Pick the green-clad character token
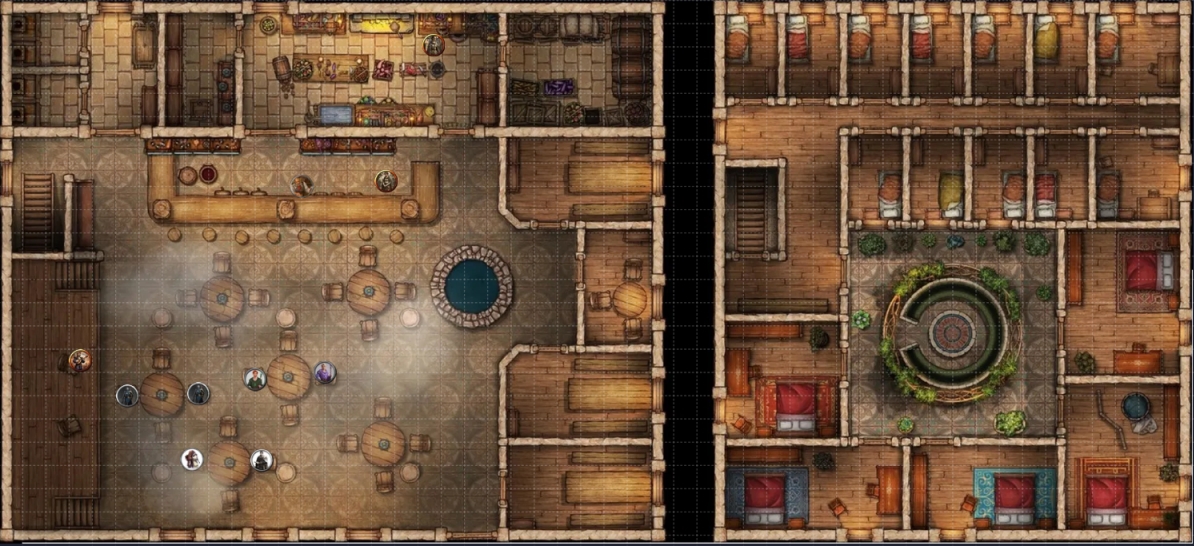Image resolution: width=1194 pixels, height=546 pixels. tap(256, 379)
